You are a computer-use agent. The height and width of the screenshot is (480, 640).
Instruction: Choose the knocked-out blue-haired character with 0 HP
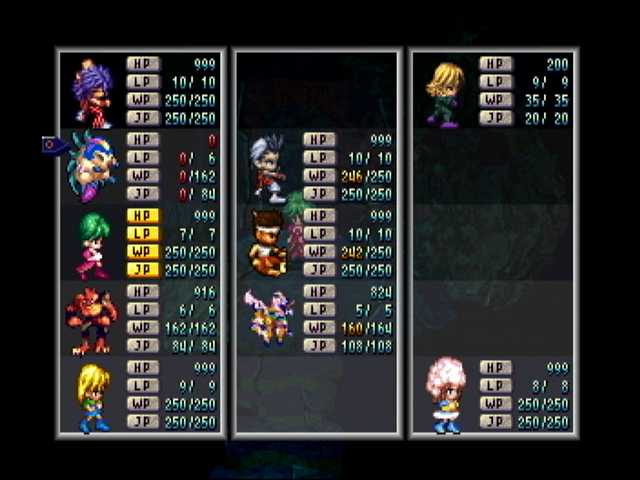93,166
